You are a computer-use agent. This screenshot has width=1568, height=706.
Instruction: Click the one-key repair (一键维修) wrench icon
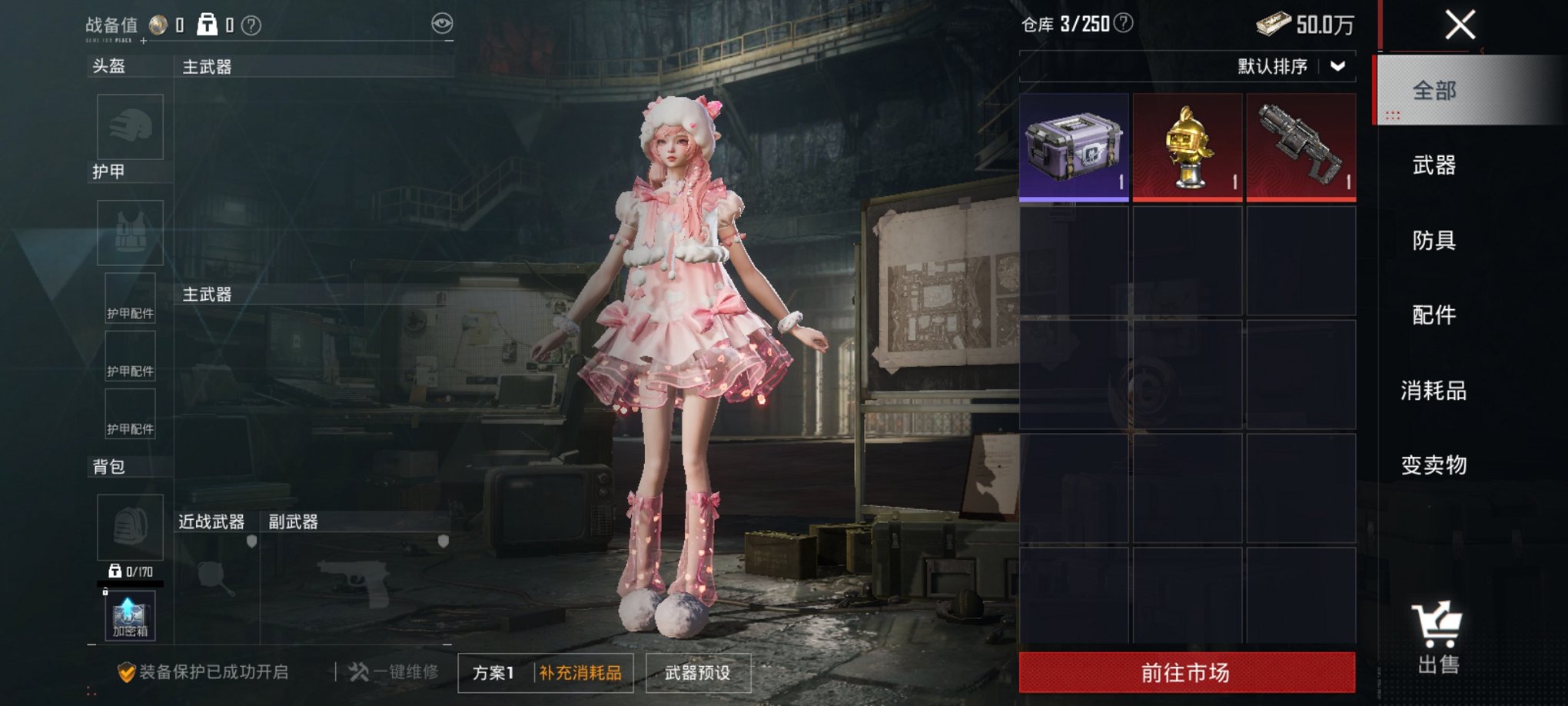tap(360, 674)
